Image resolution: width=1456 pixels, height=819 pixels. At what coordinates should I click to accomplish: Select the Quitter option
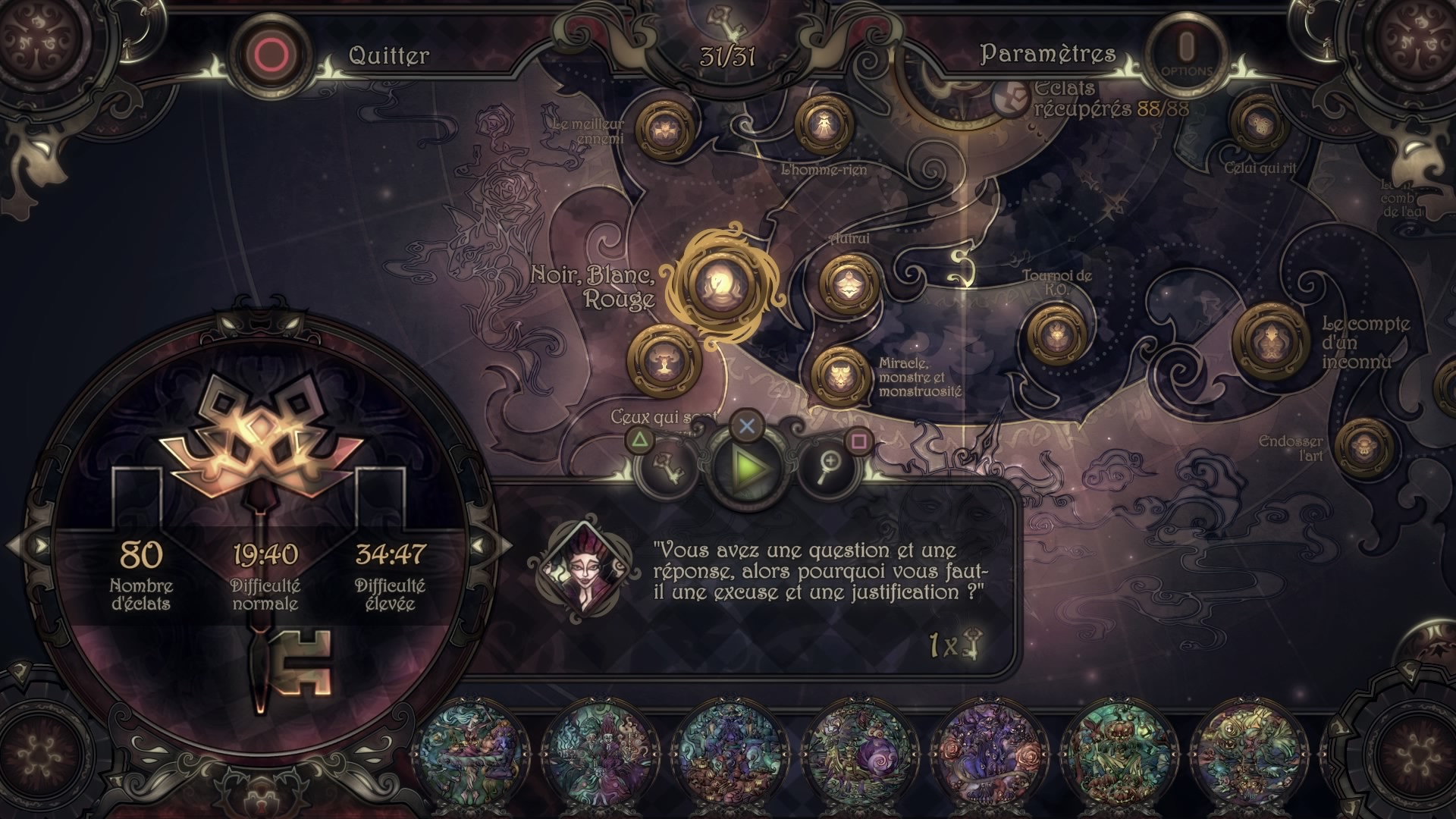tap(388, 55)
